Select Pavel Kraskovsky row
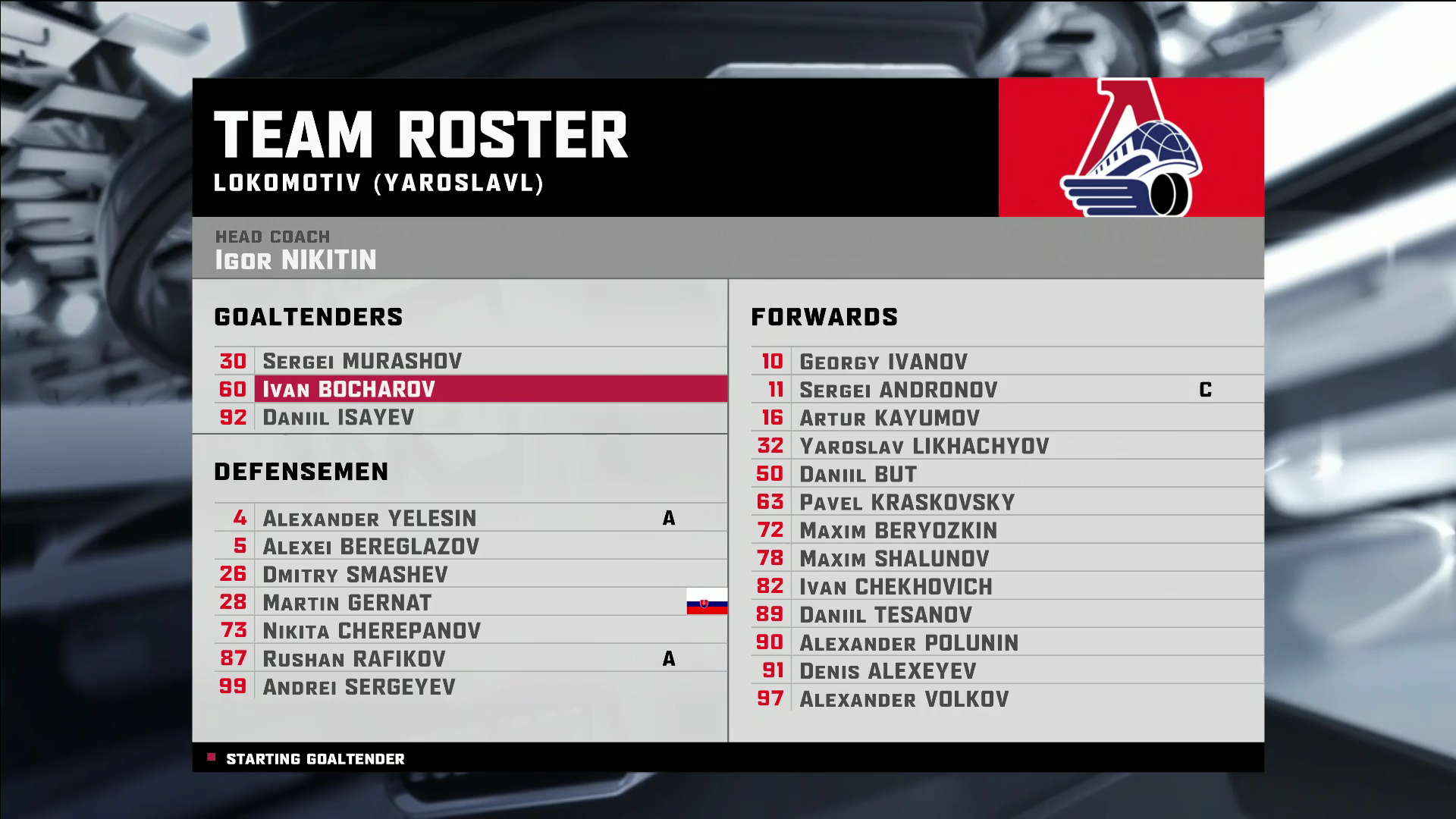This screenshot has height=819, width=1456. [x=907, y=502]
